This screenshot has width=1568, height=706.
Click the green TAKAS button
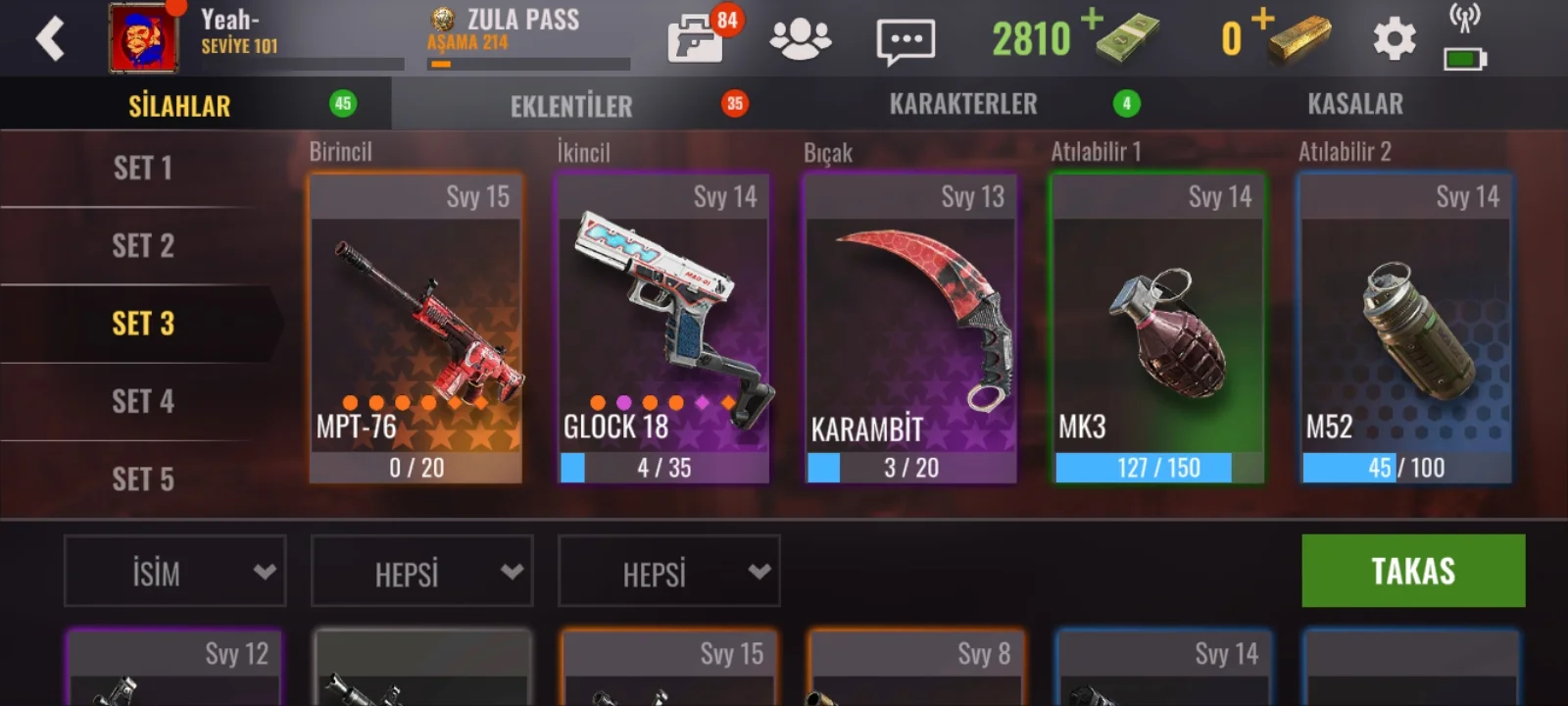[1413, 571]
